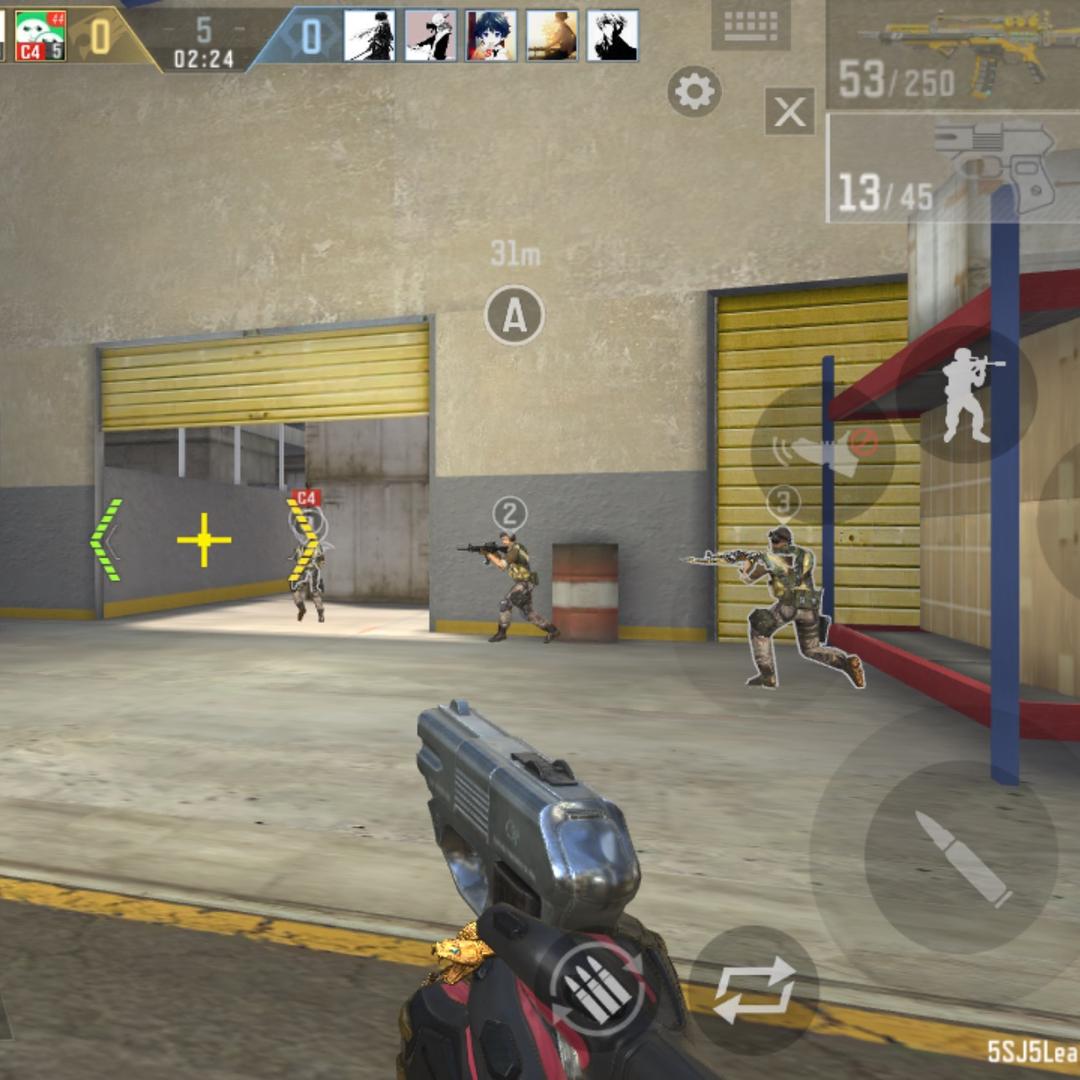
Task: Tap the aiming soldier stance button
Action: [967, 396]
